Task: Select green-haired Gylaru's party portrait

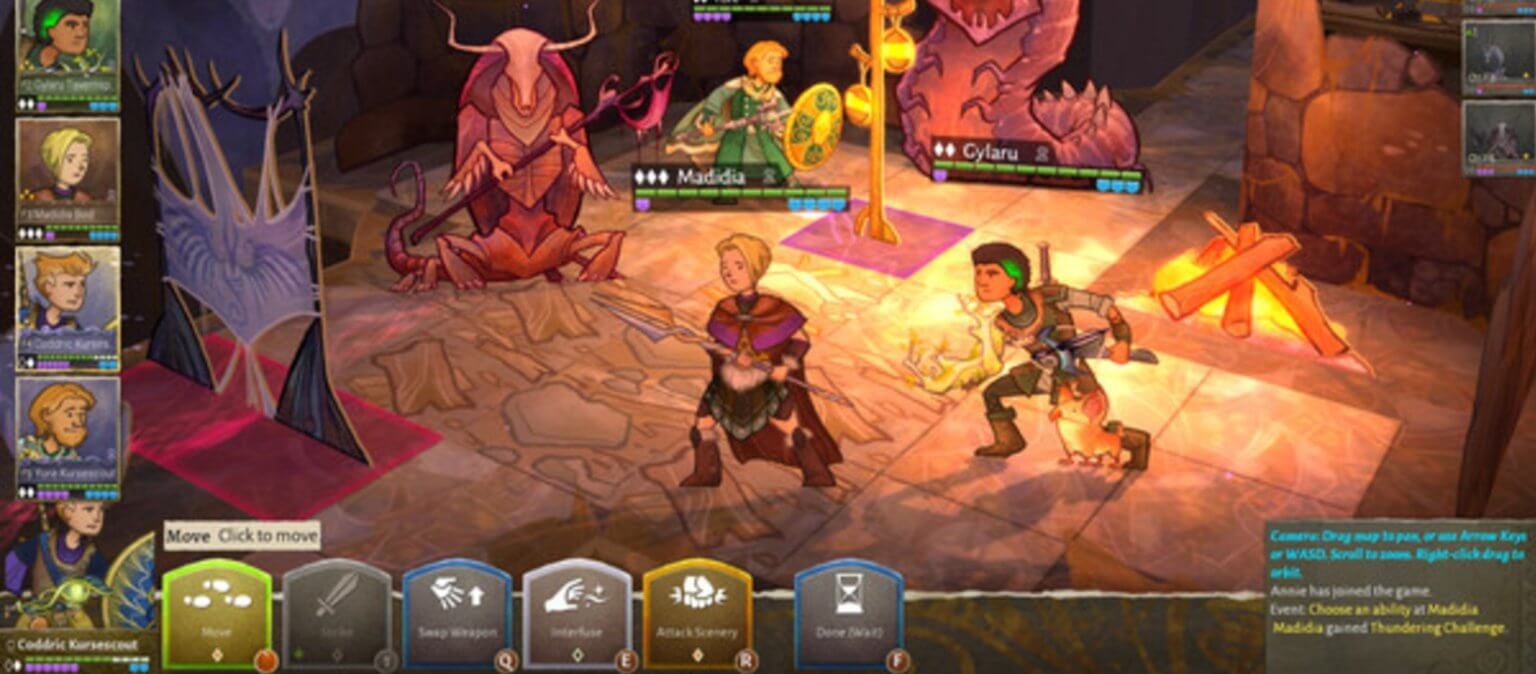Action: [x=67, y=47]
